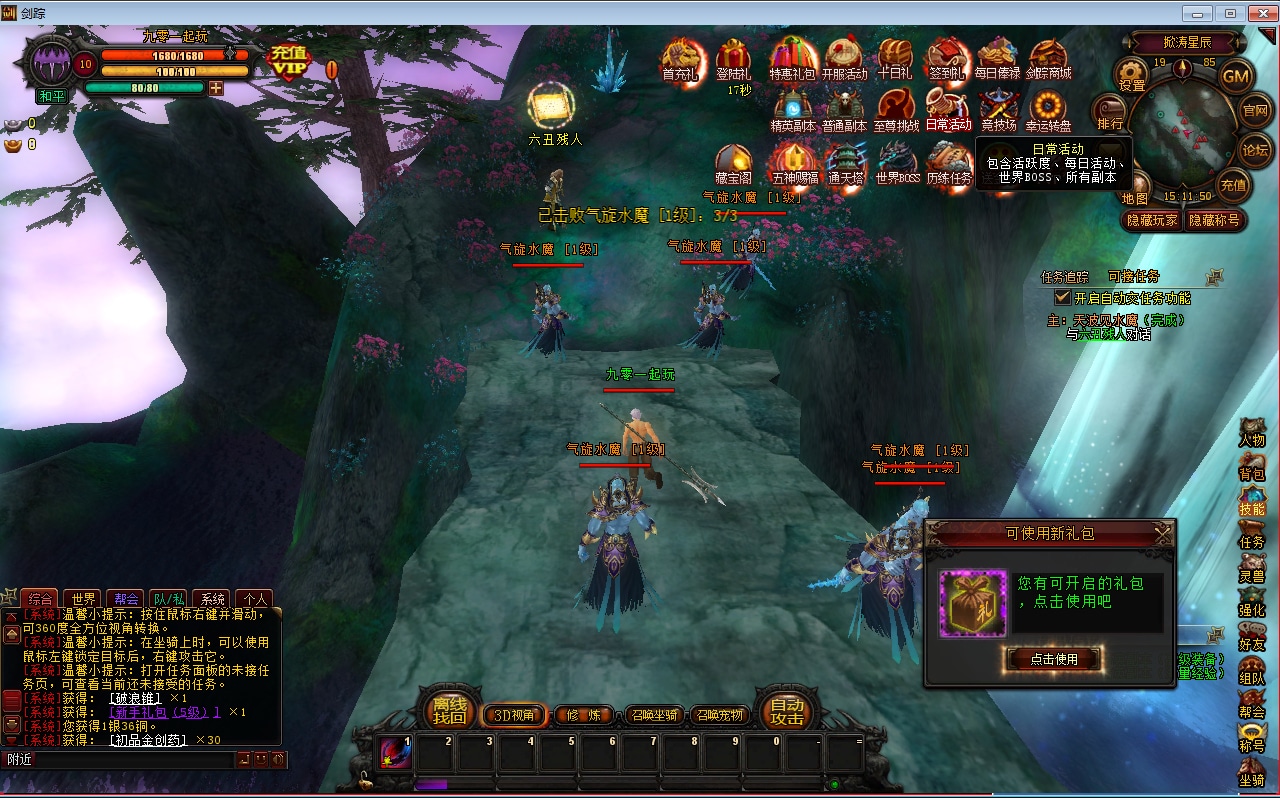Click the 离线找回 round button
The image size is (1280, 798).
[449, 710]
